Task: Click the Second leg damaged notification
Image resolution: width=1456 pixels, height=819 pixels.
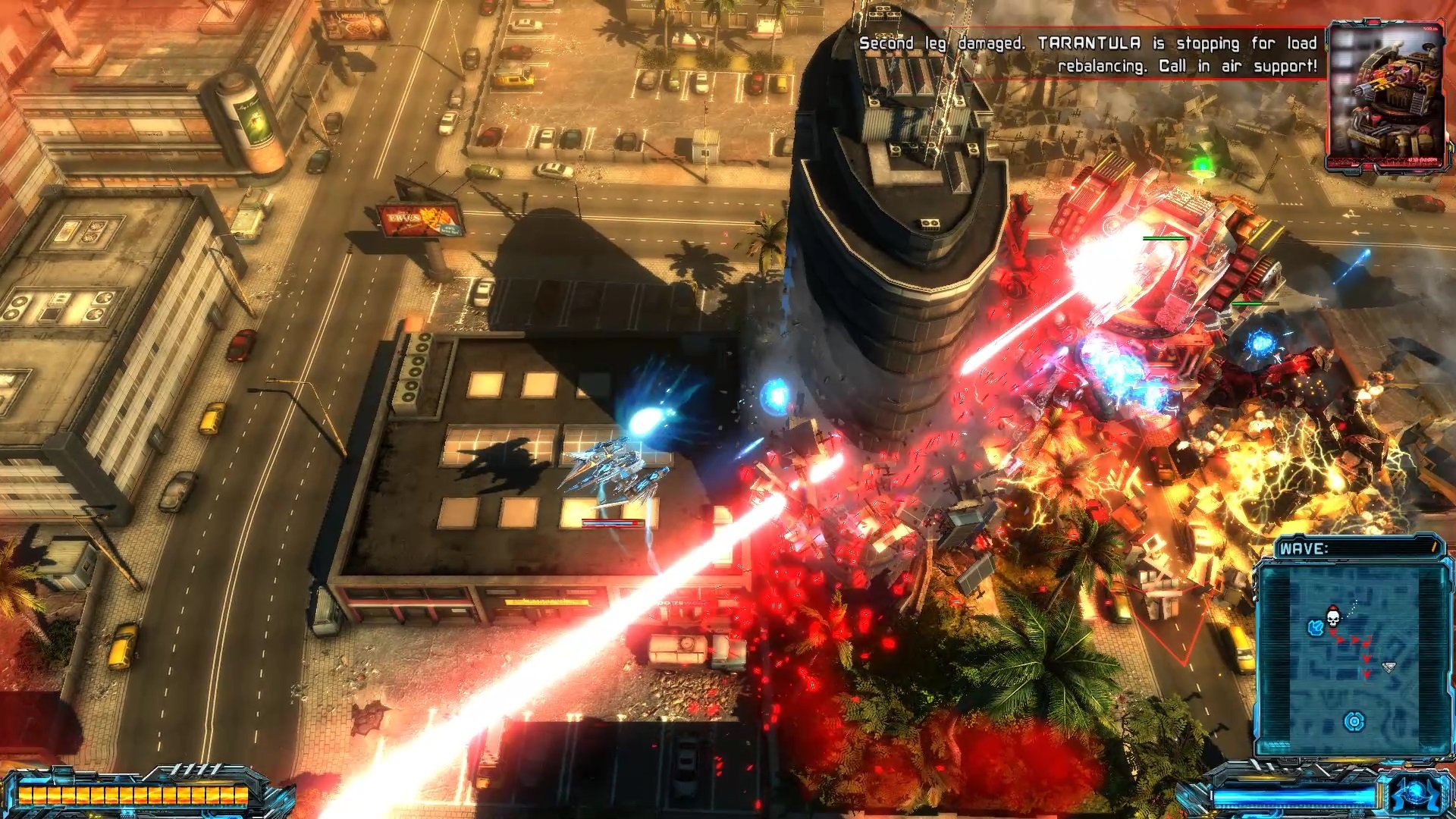Action: pos(933,44)
